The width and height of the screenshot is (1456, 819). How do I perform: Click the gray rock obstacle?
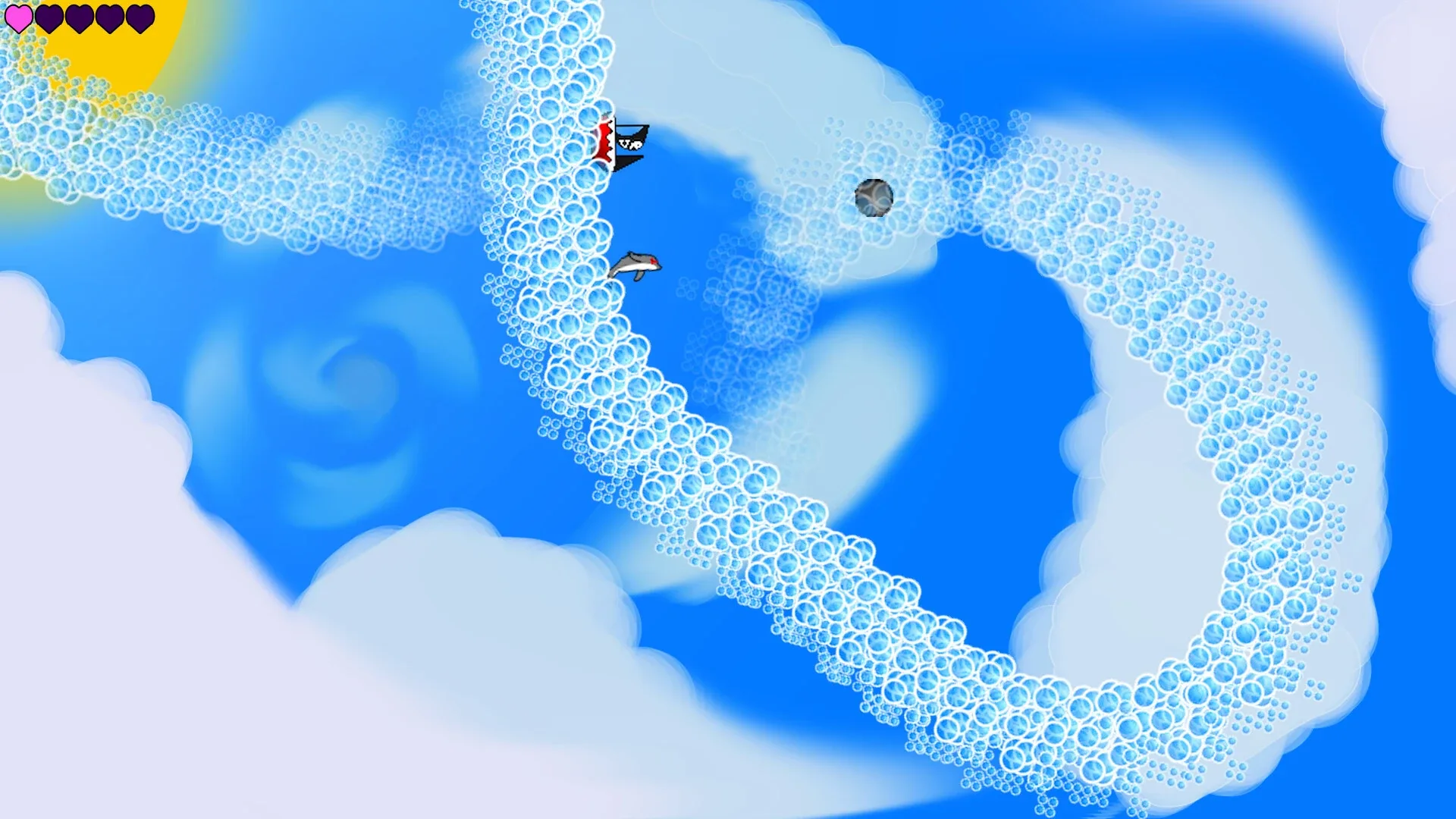tap(874, 197)
